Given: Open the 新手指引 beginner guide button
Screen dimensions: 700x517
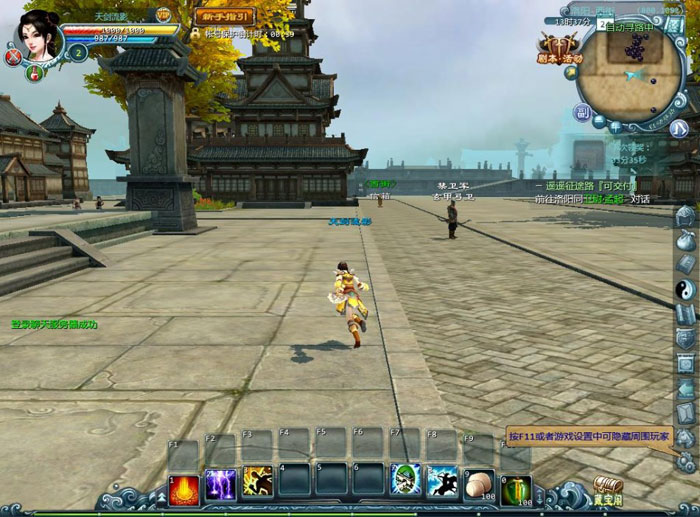Looking at the screenshot, I should point(224,17).
